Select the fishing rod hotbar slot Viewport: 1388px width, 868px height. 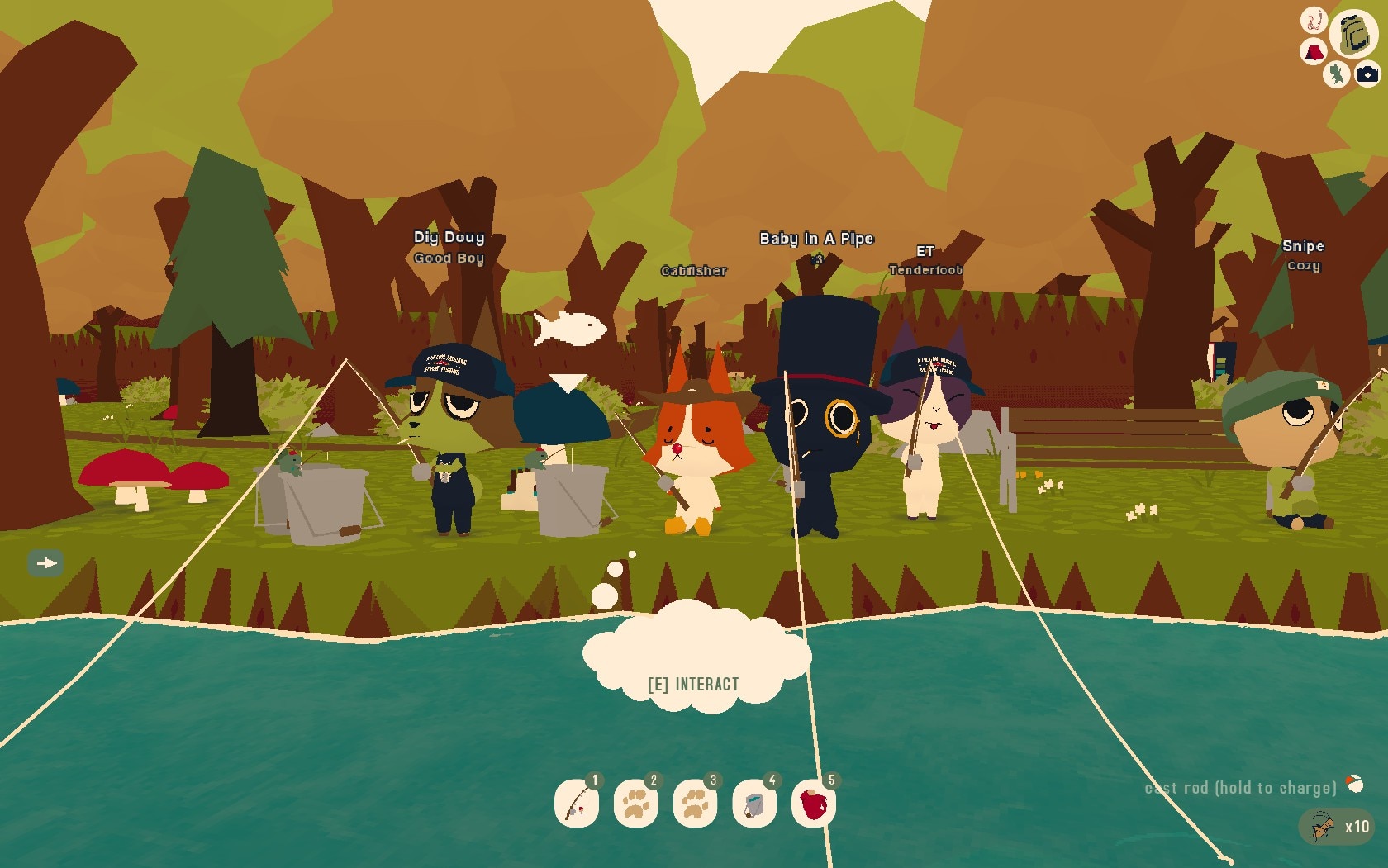pos(577,803)
